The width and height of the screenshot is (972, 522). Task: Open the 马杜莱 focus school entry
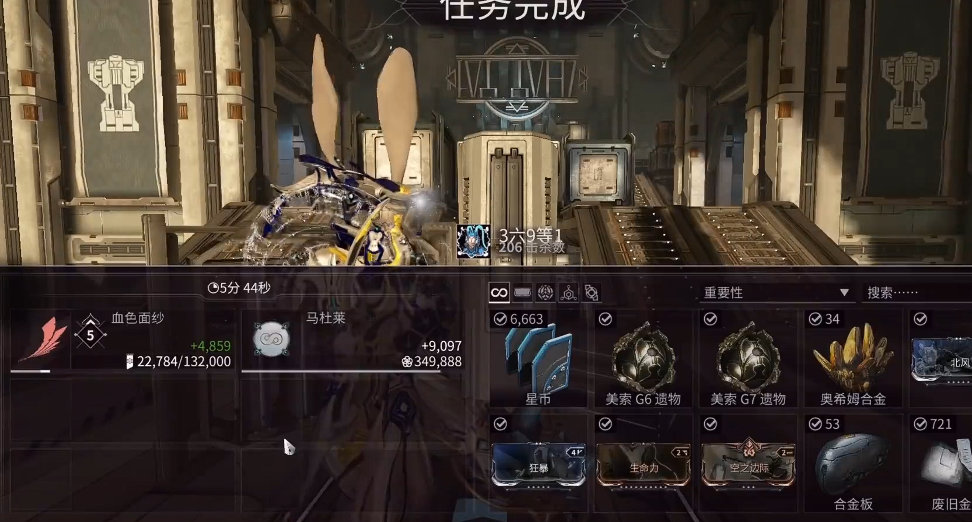point(352,341)
